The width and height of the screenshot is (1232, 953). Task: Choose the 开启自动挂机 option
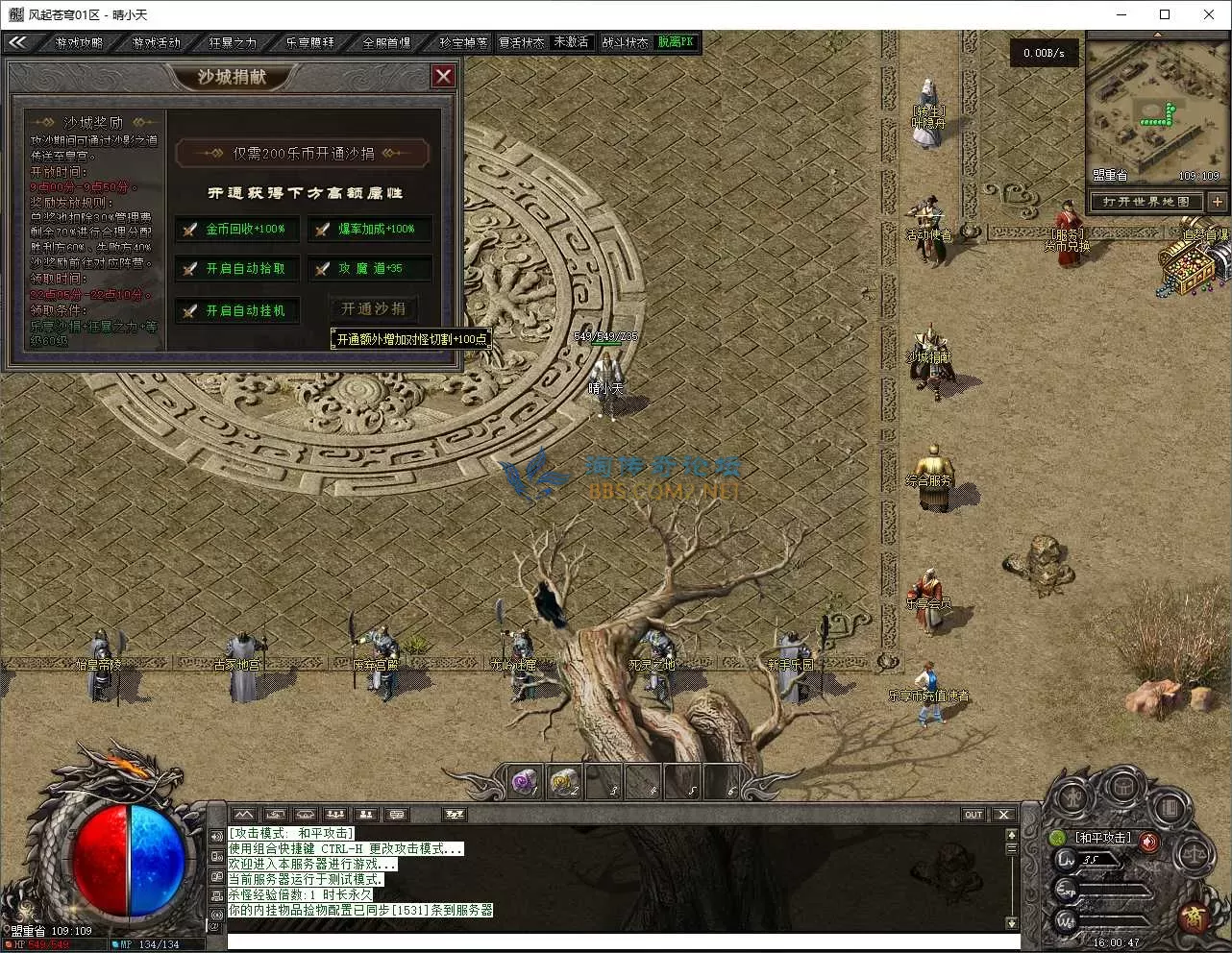(236, 311)
